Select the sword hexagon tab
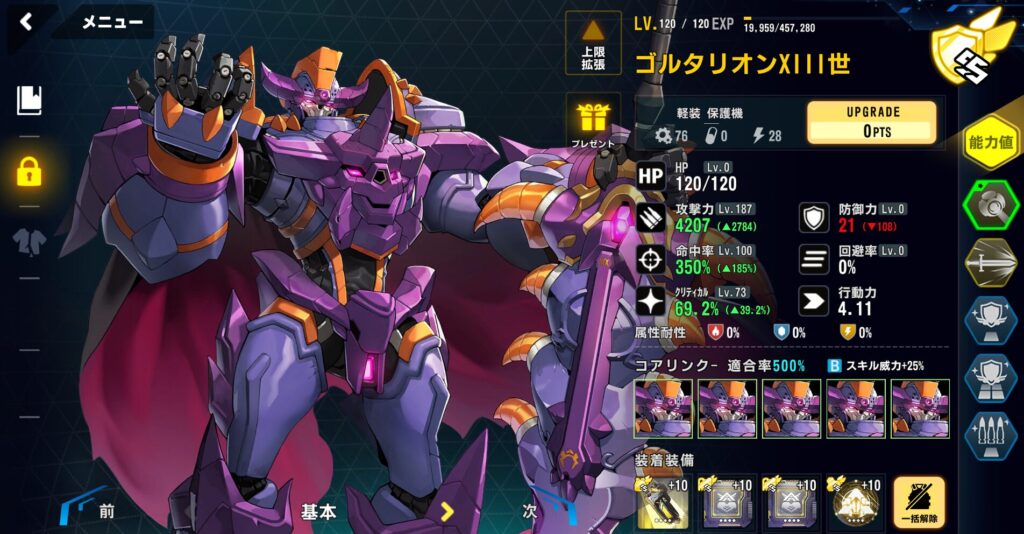 click(x=990, y=263)
